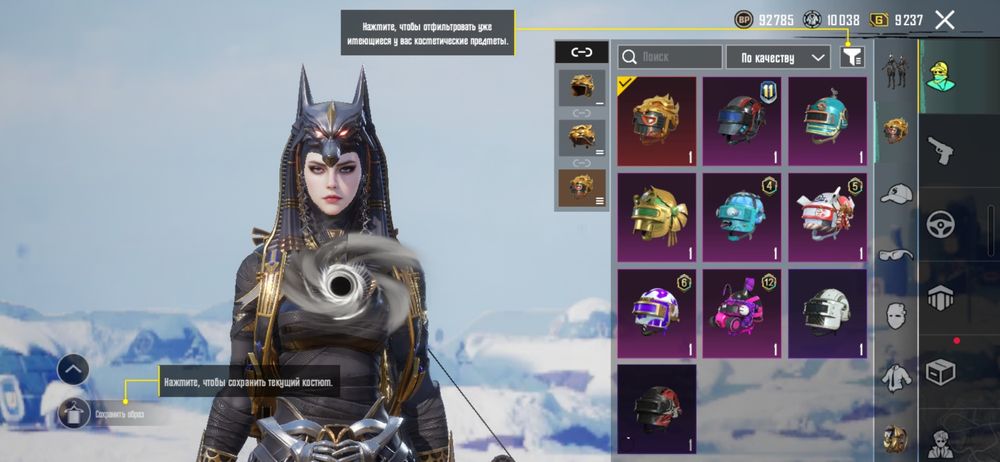Switch to the cap headwear category
This screenshot has height=462, width=1000.
coord(896,193)
